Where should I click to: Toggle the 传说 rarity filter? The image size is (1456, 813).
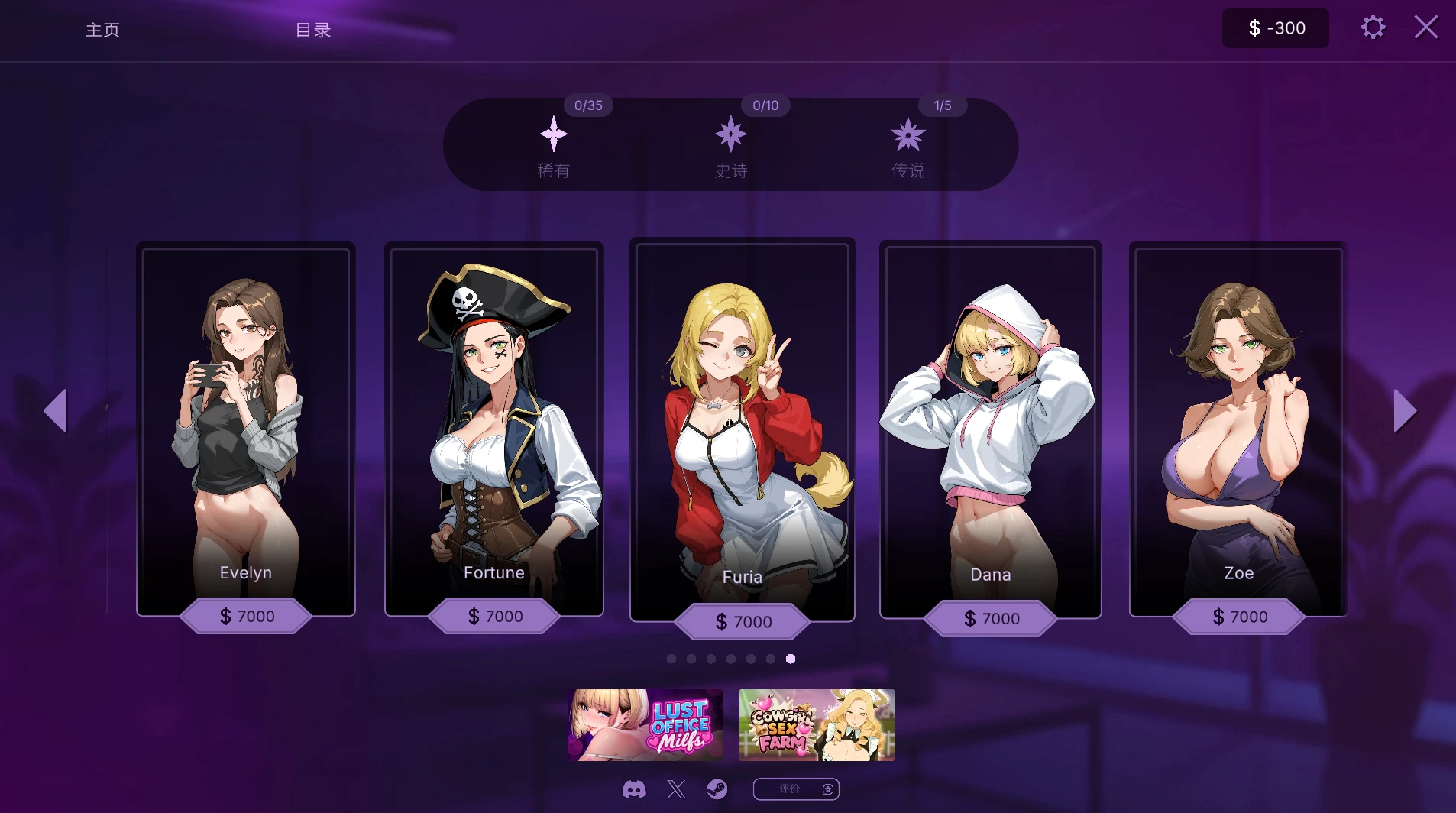point(908,149)
